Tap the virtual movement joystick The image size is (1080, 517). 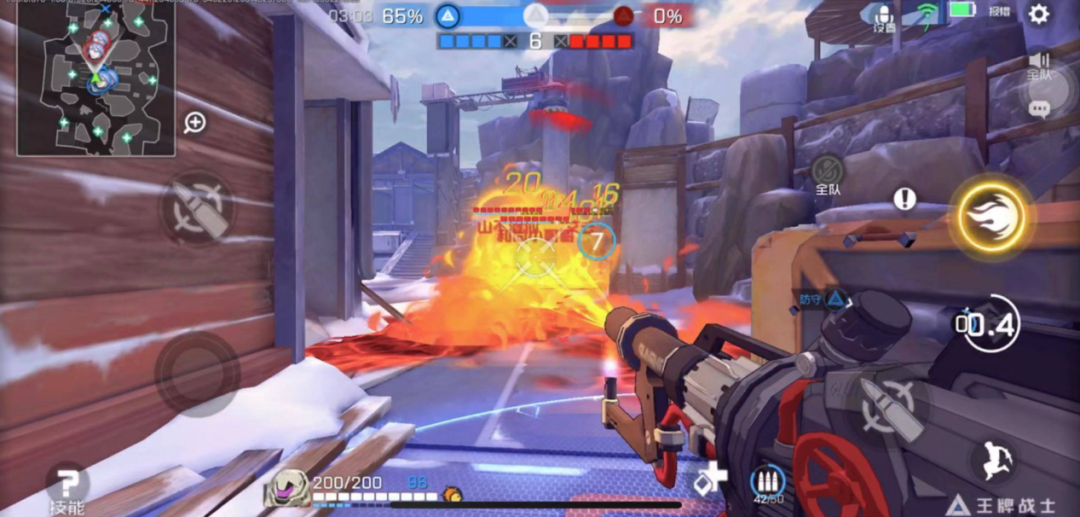coord(197,371)
